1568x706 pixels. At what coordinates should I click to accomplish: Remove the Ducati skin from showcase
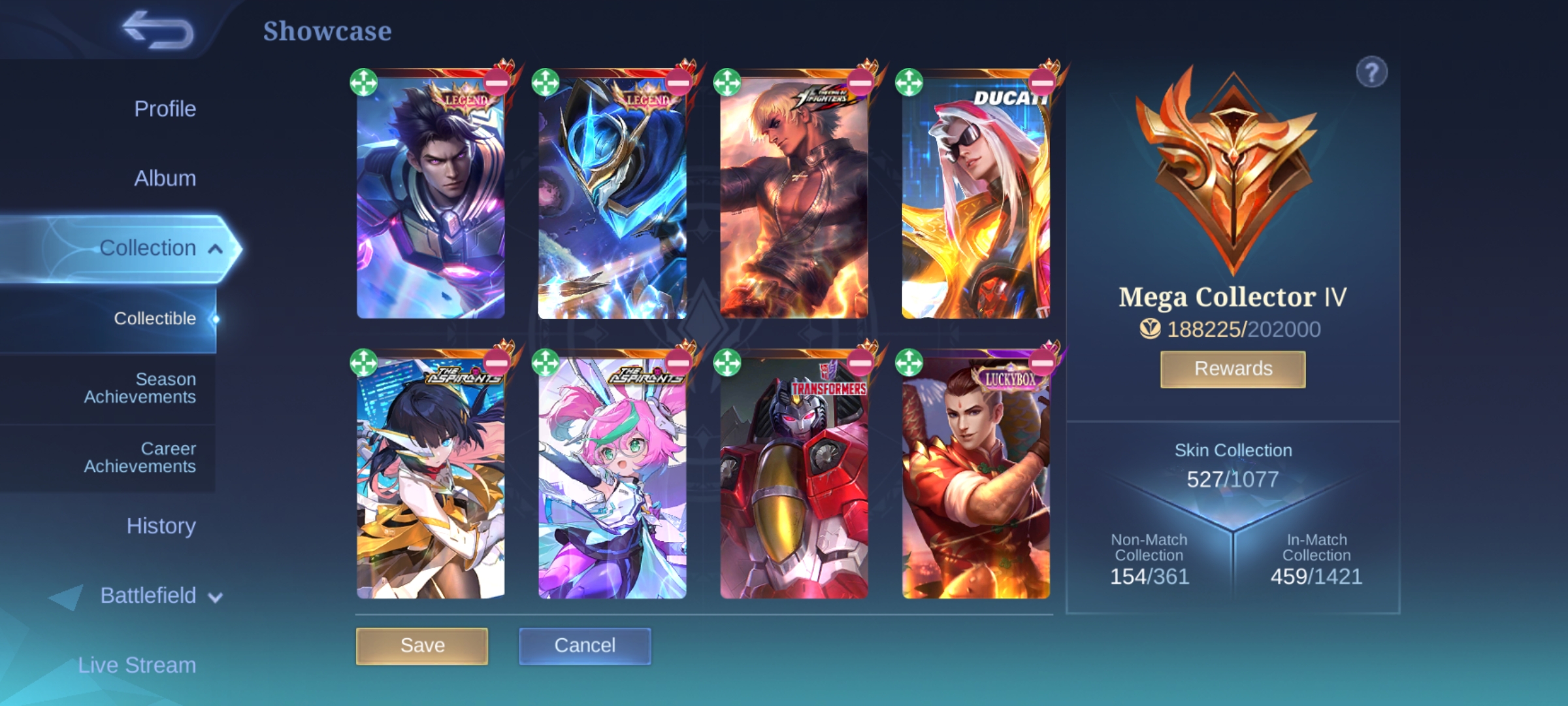point(1041,83)
